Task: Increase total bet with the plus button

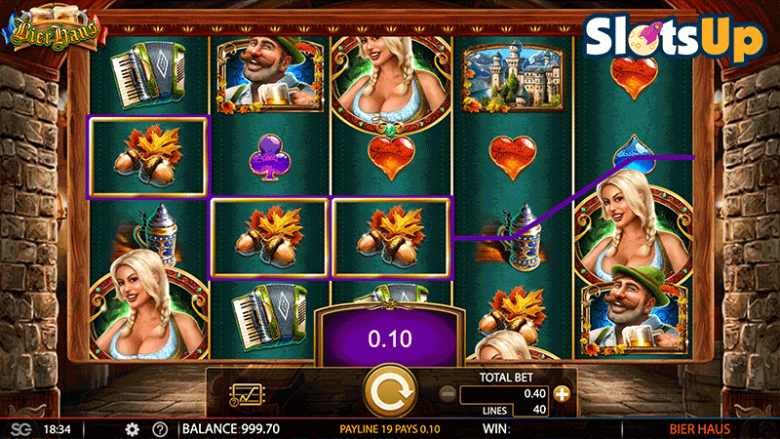Action: (x=562, y=394)
